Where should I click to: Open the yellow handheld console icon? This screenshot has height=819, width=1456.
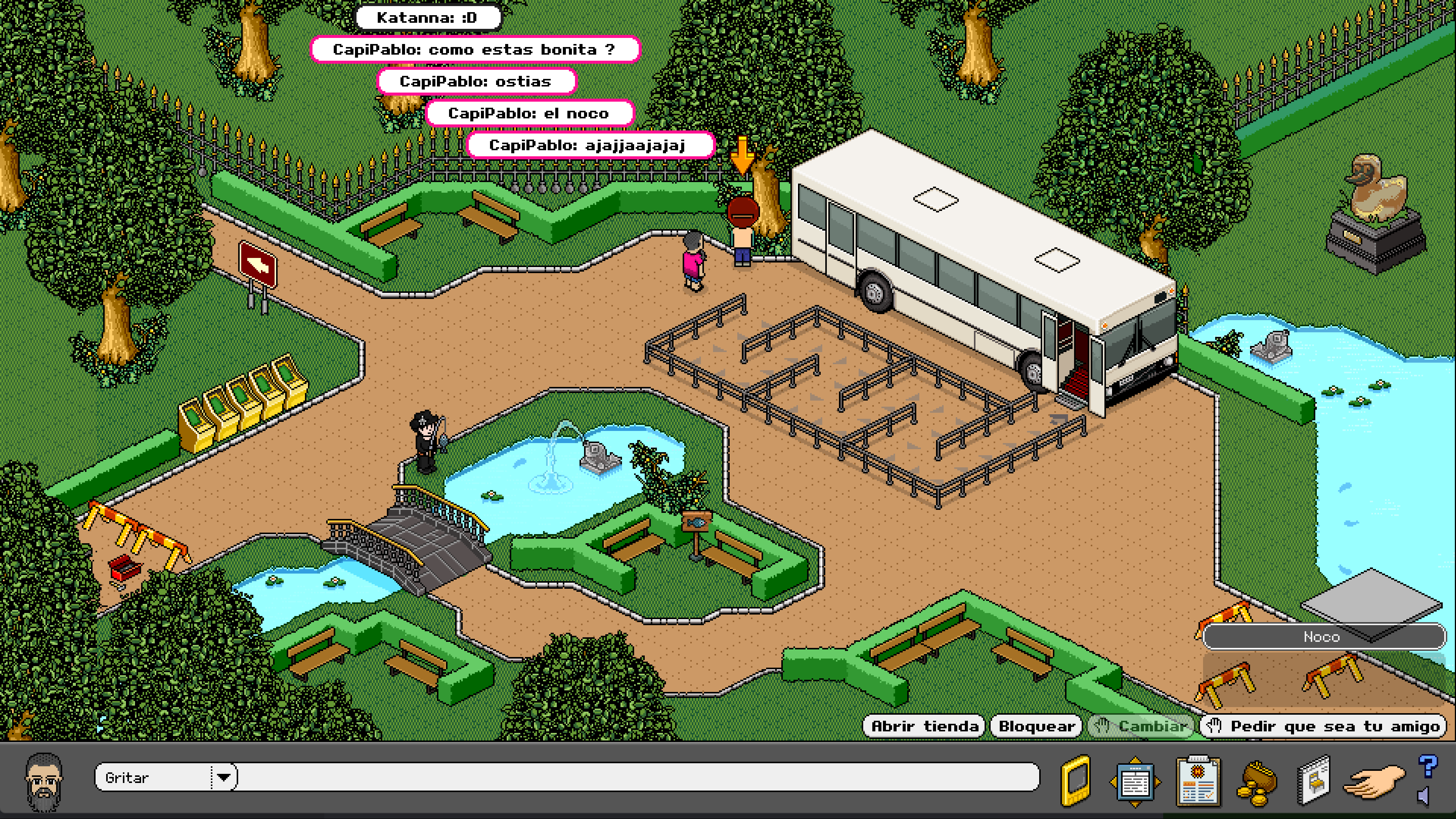1076,780
